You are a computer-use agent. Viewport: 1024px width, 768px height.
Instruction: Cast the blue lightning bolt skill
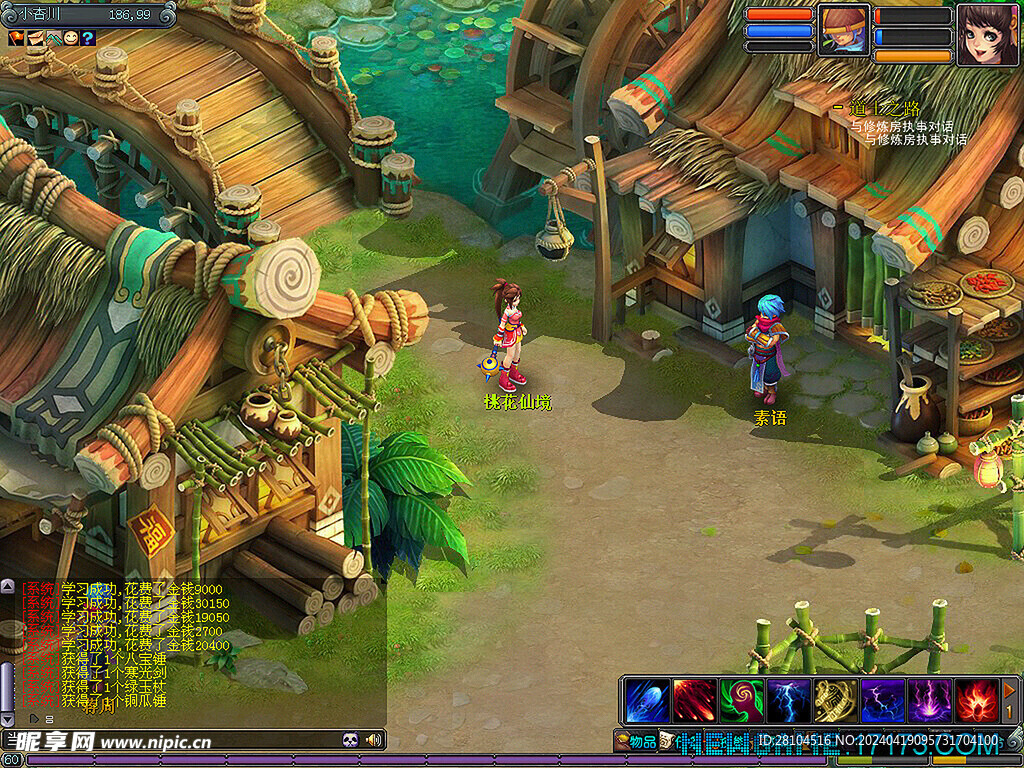pyautogui.click(x=788, y=700)
